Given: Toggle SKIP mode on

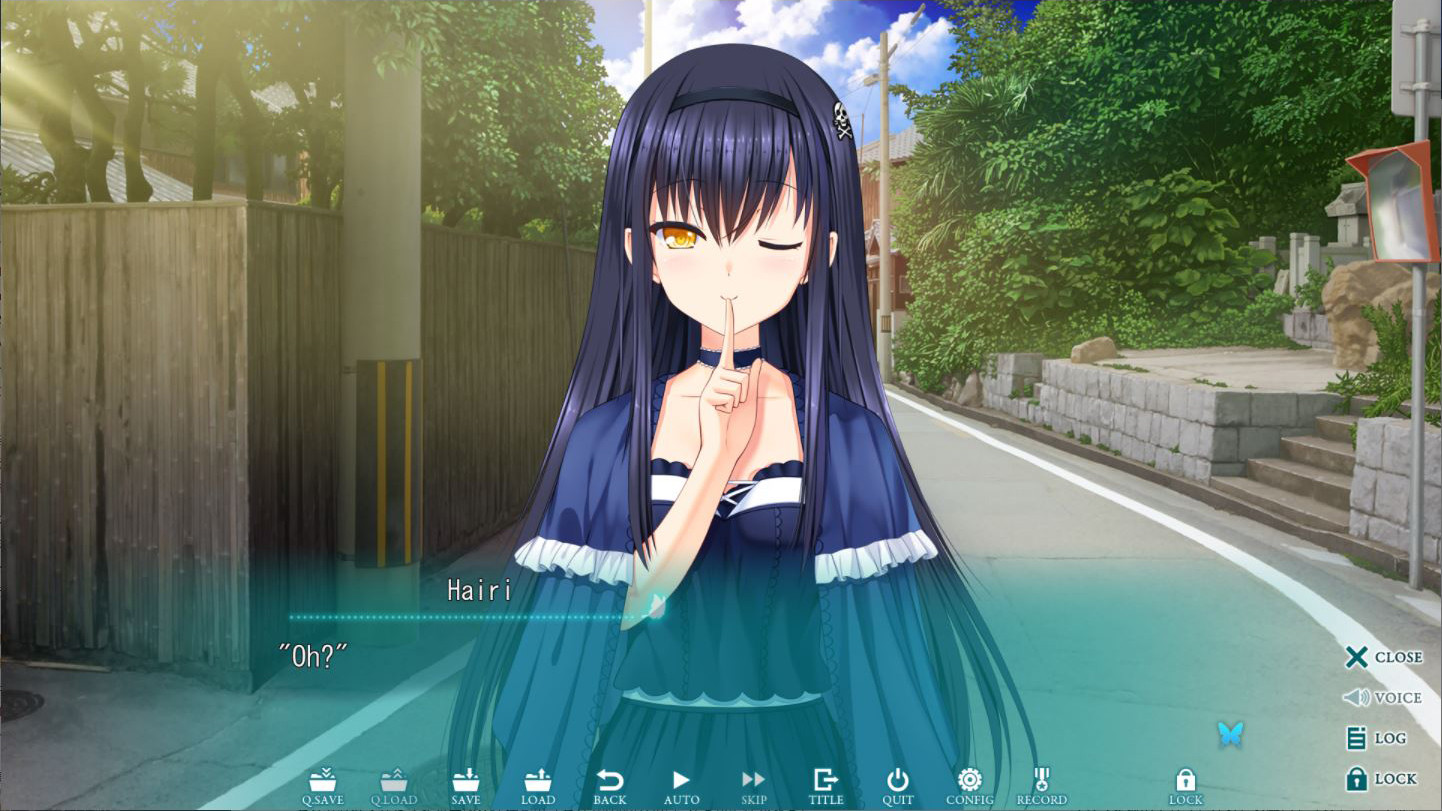Looking at the screenshot, I should 753,785.
